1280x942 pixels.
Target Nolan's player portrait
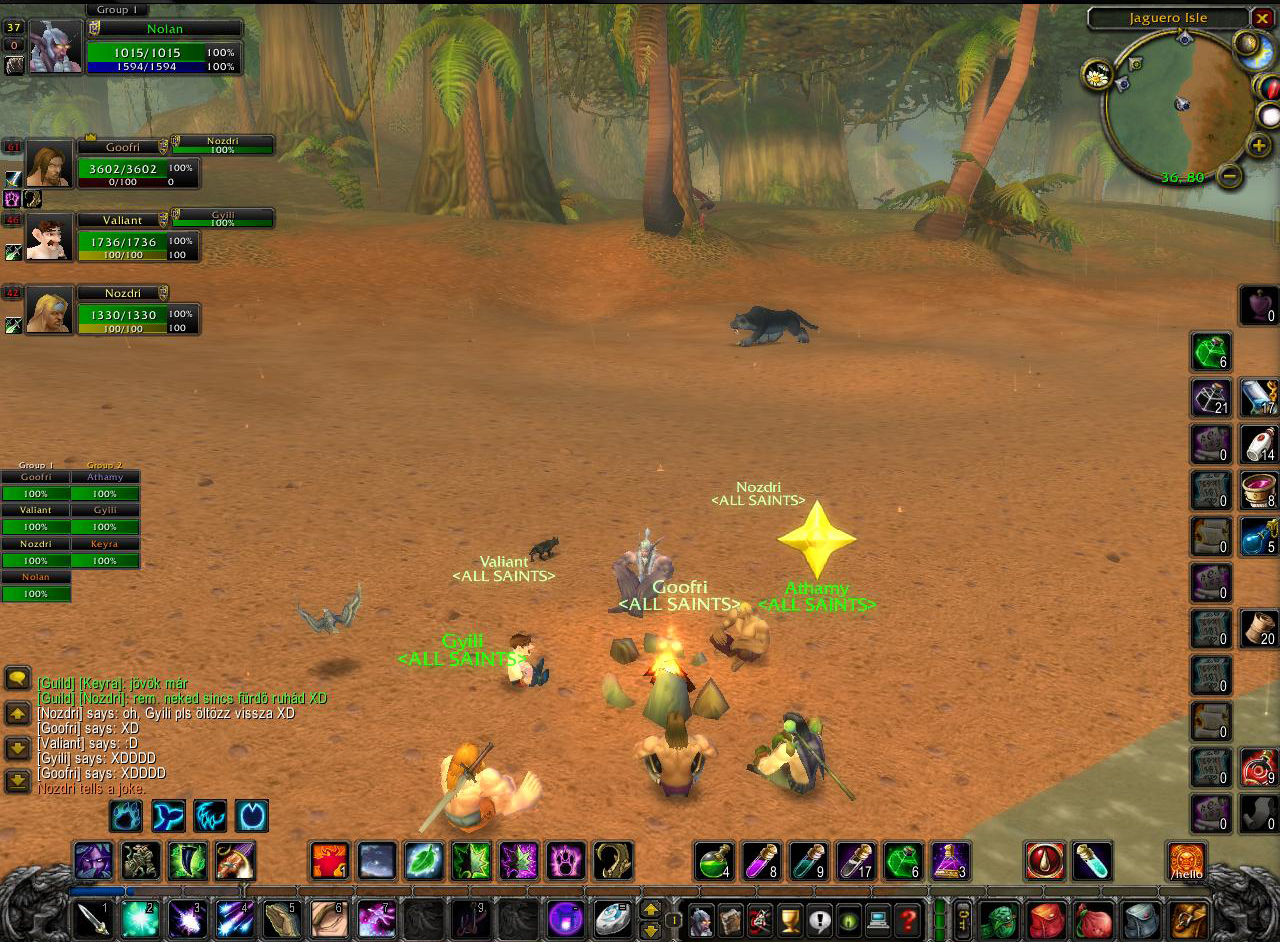click(55, 47)
